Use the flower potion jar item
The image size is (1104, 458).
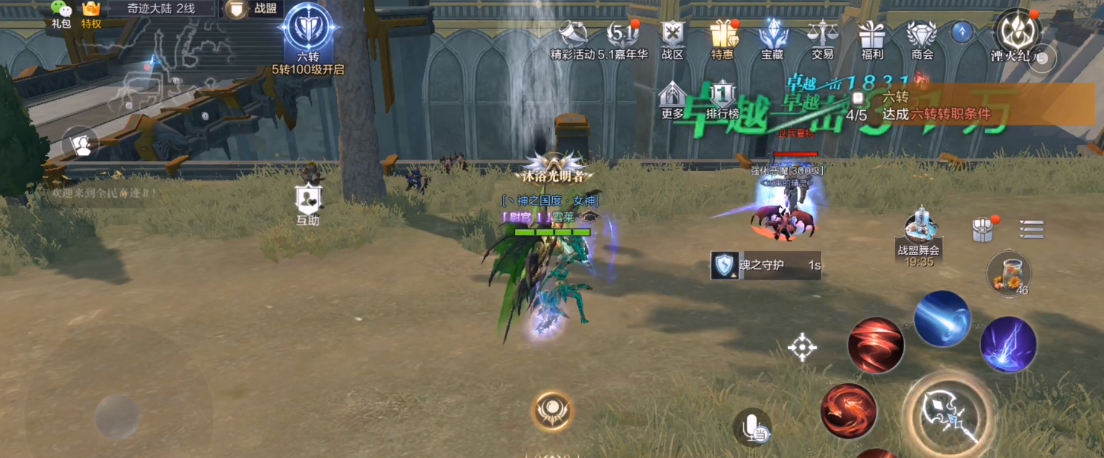1007,273
